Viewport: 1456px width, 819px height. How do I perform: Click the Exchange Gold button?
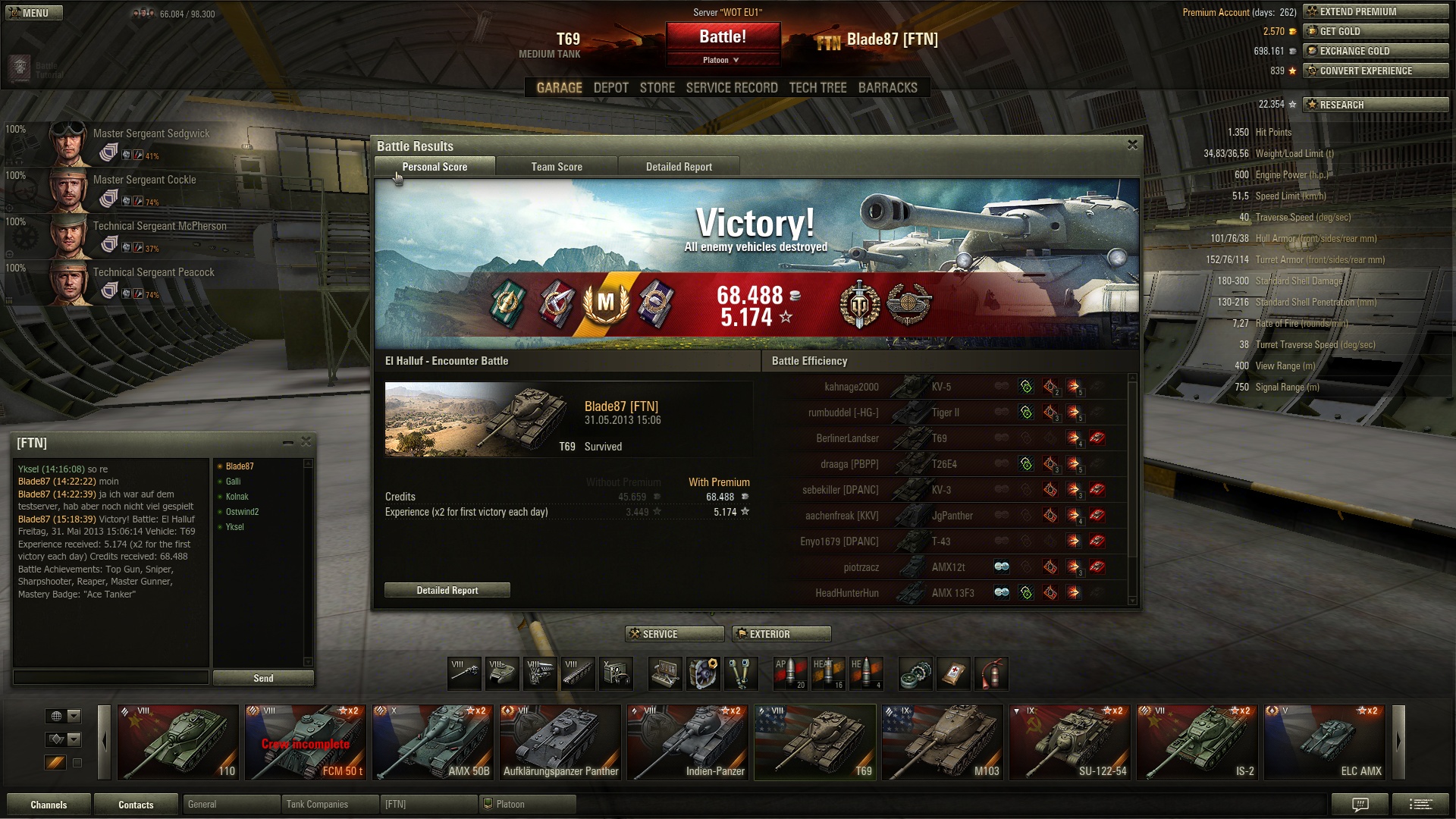[1375, 51]
